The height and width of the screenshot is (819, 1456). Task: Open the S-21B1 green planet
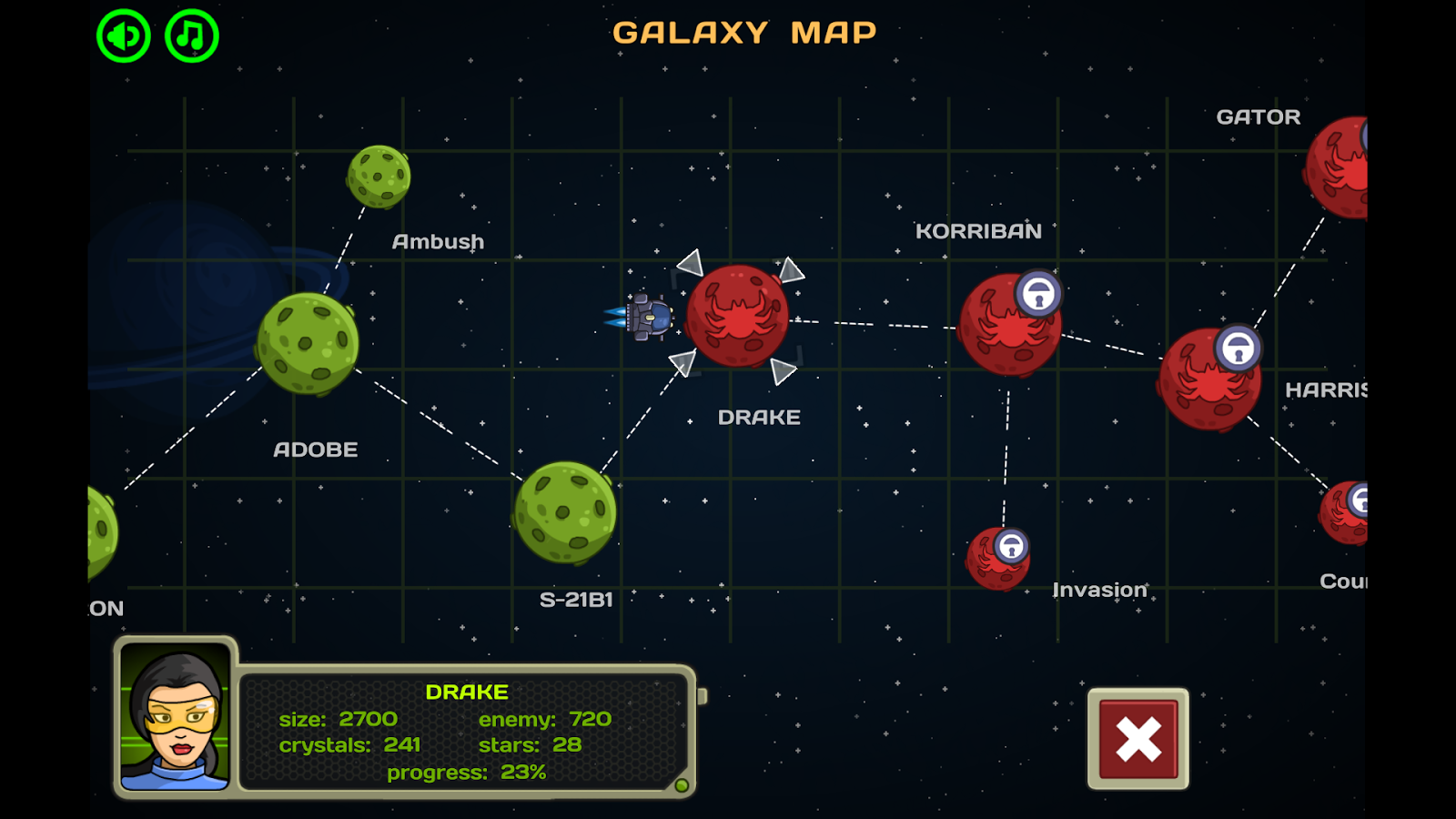click(567, 511)
